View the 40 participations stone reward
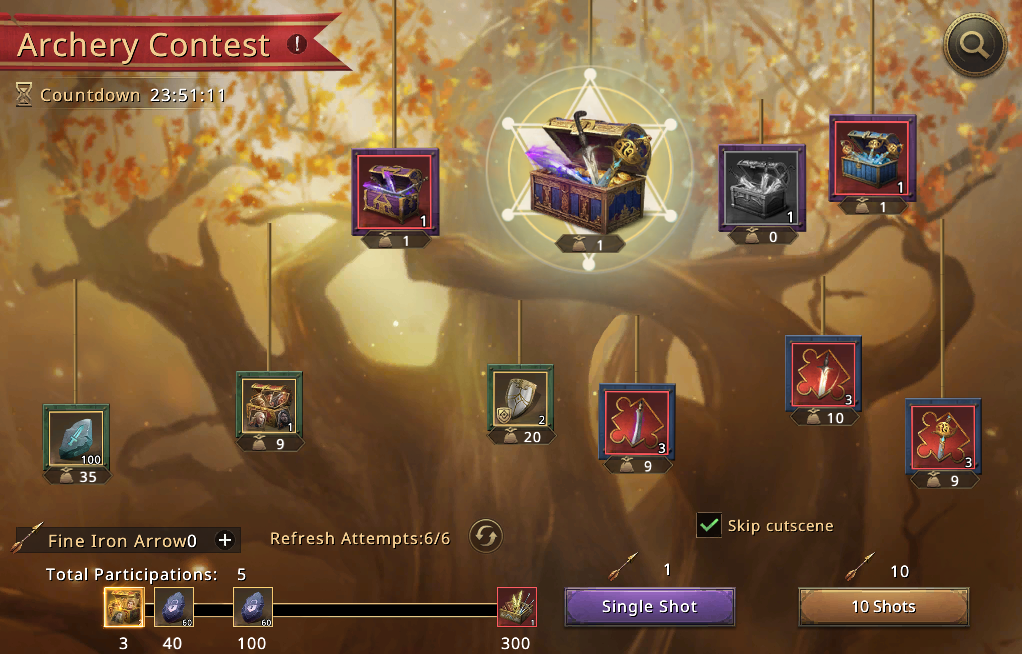1022x654 pixels. [x=173, y=607]
